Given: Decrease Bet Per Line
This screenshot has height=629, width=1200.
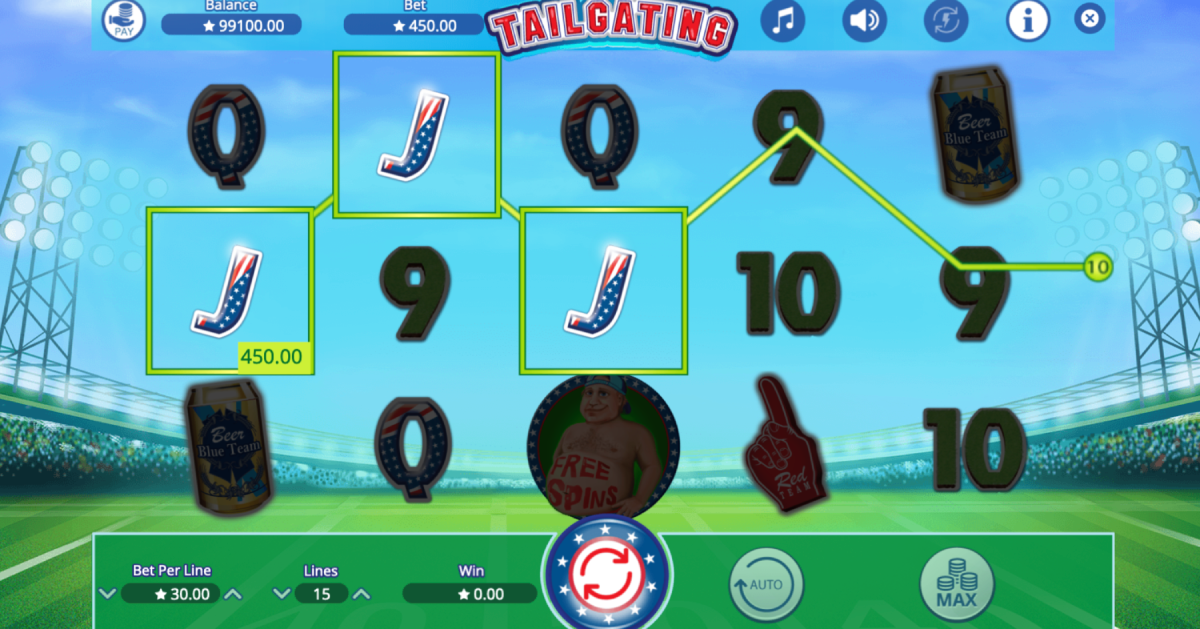Looking at the screenshot, I should click(x=107, y=593).
